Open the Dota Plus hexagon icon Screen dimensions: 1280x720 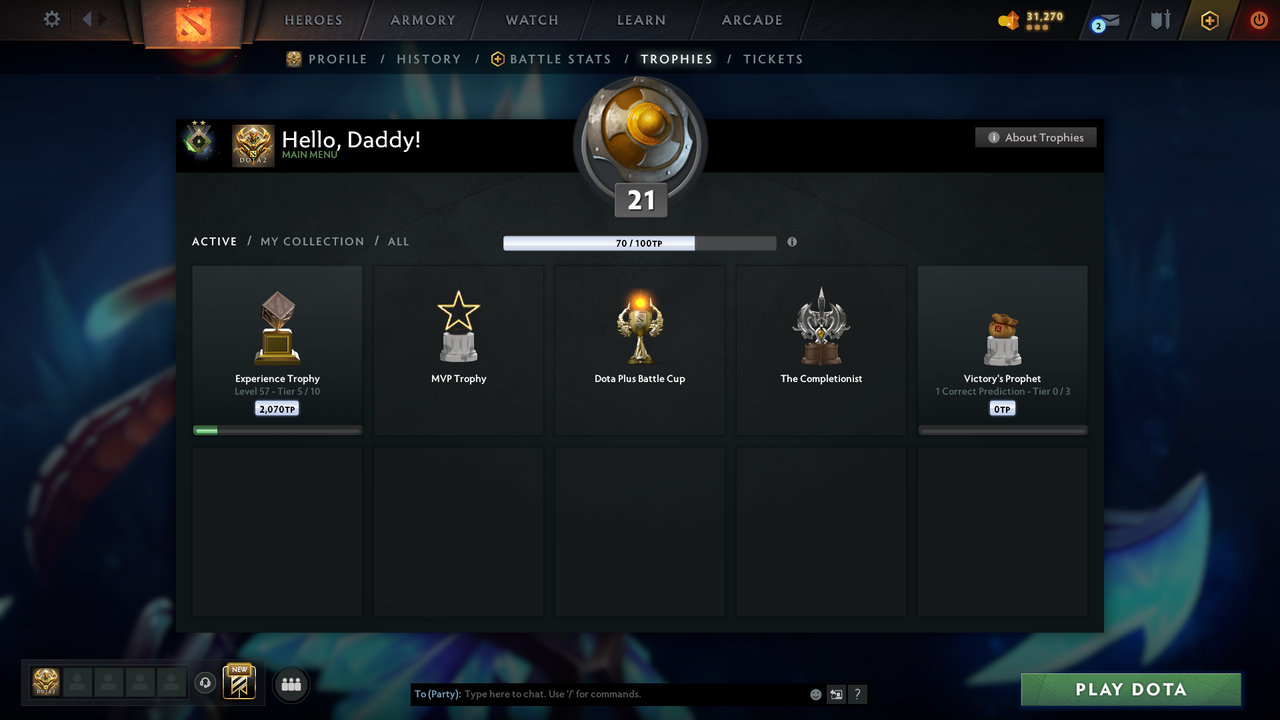tap(1208, 20)
